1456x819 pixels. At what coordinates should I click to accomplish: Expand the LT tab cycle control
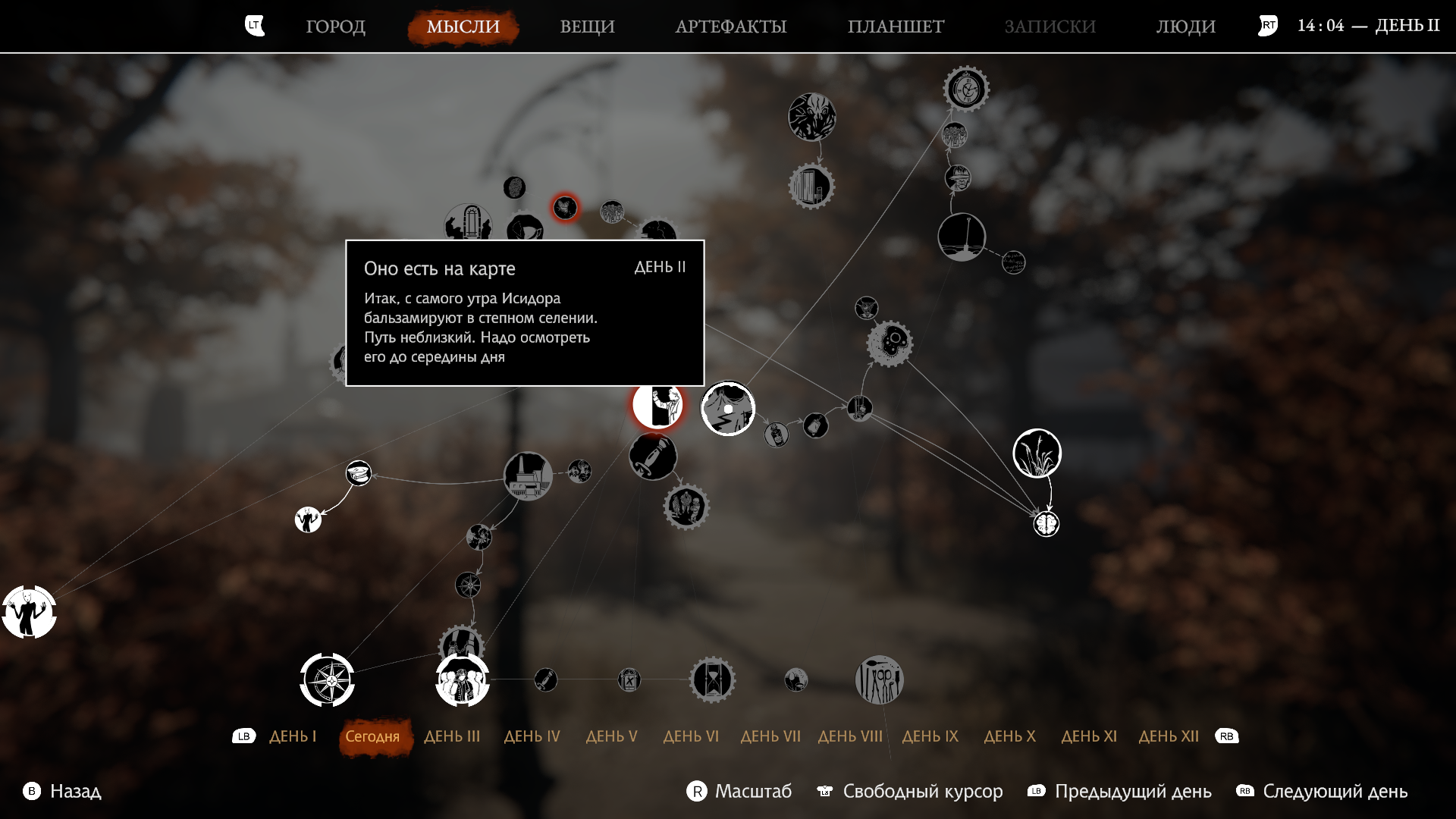pyautogui.click(x=254, y=25)
